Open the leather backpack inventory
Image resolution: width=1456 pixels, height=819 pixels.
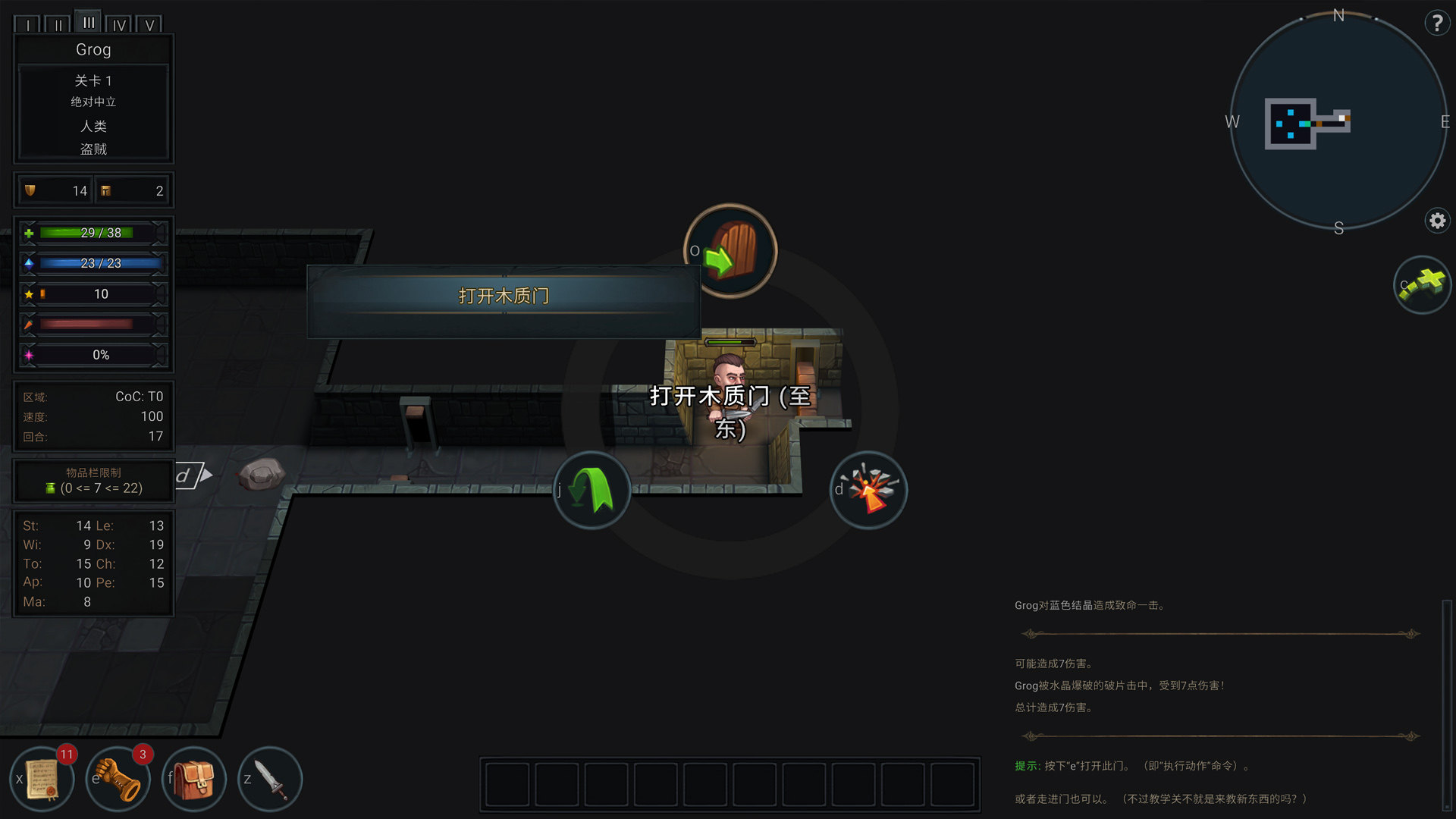pos(194,779)
